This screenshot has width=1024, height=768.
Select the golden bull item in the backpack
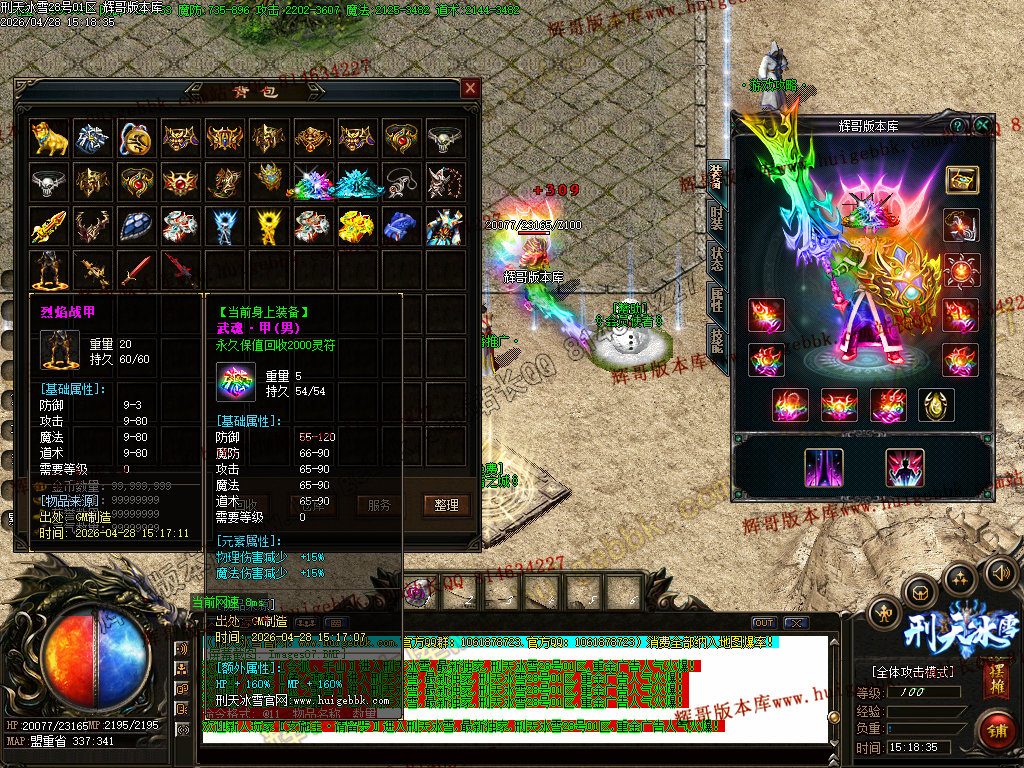49,138
